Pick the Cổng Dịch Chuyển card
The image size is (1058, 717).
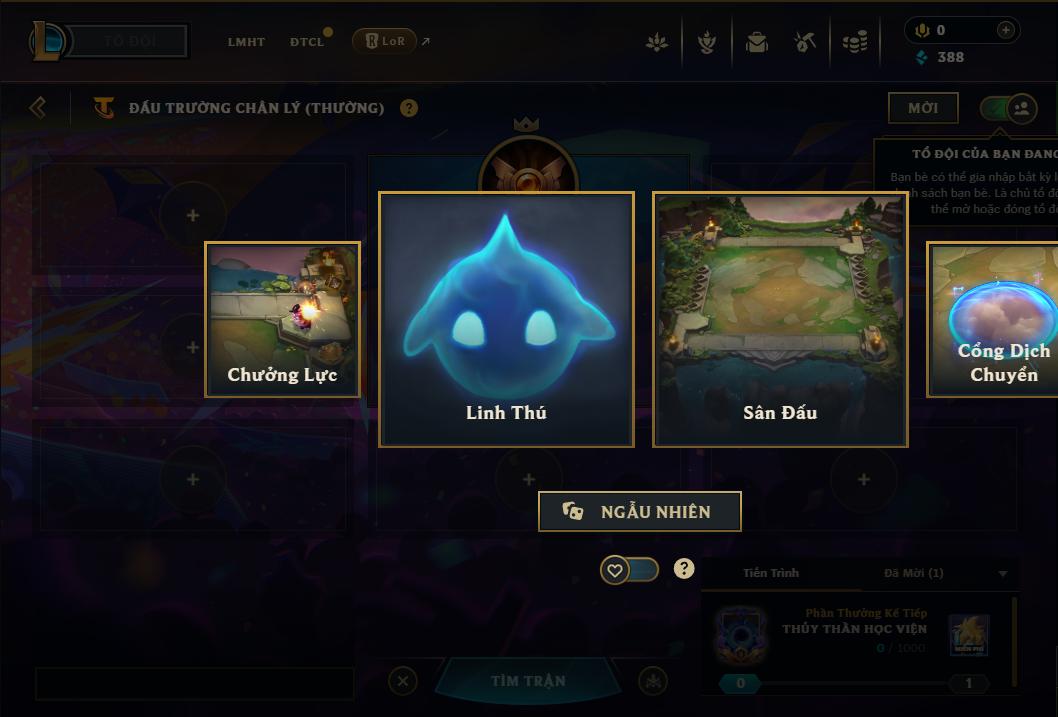pos(992,319)
